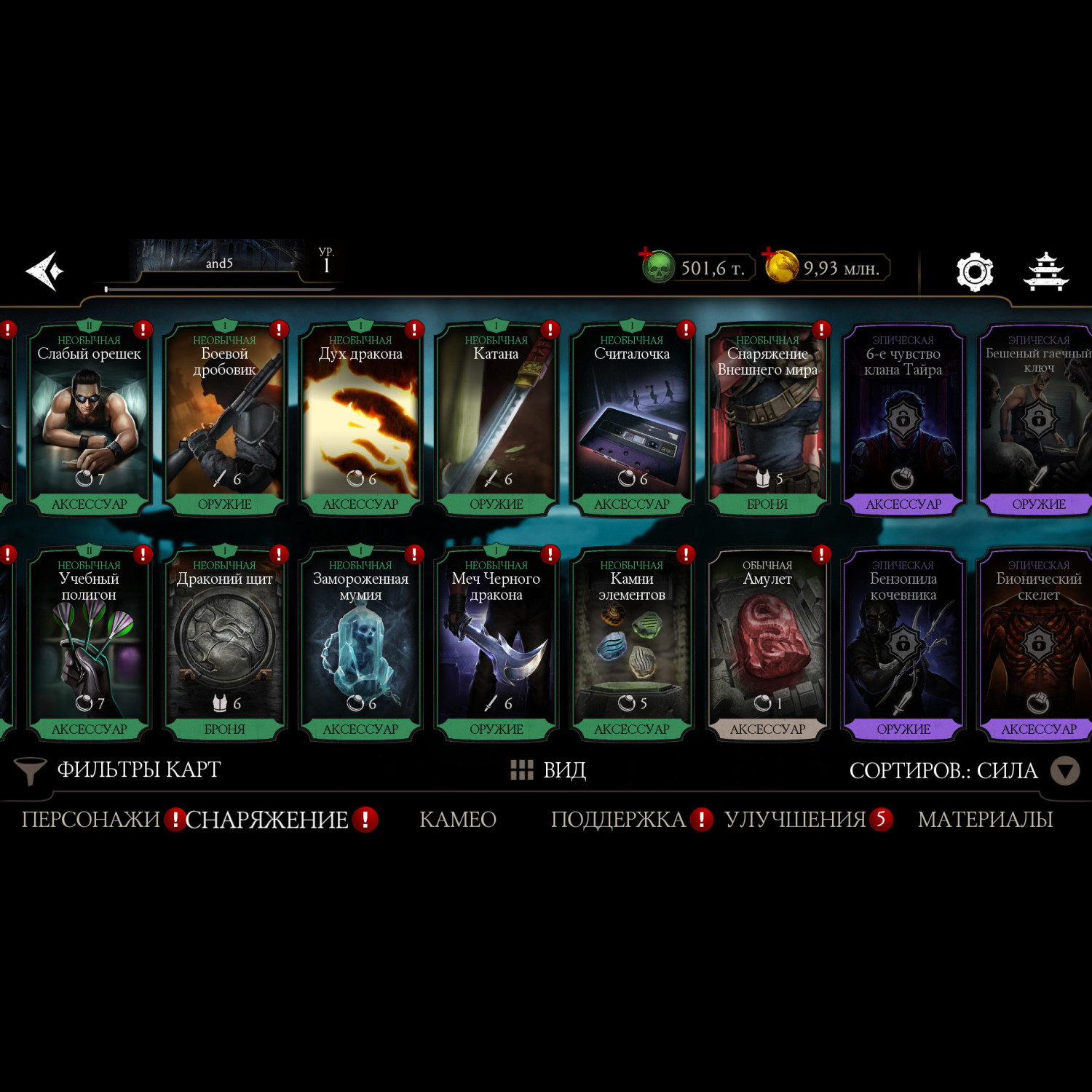
Task: Go back with the arrow button
Action: point(45,271)
